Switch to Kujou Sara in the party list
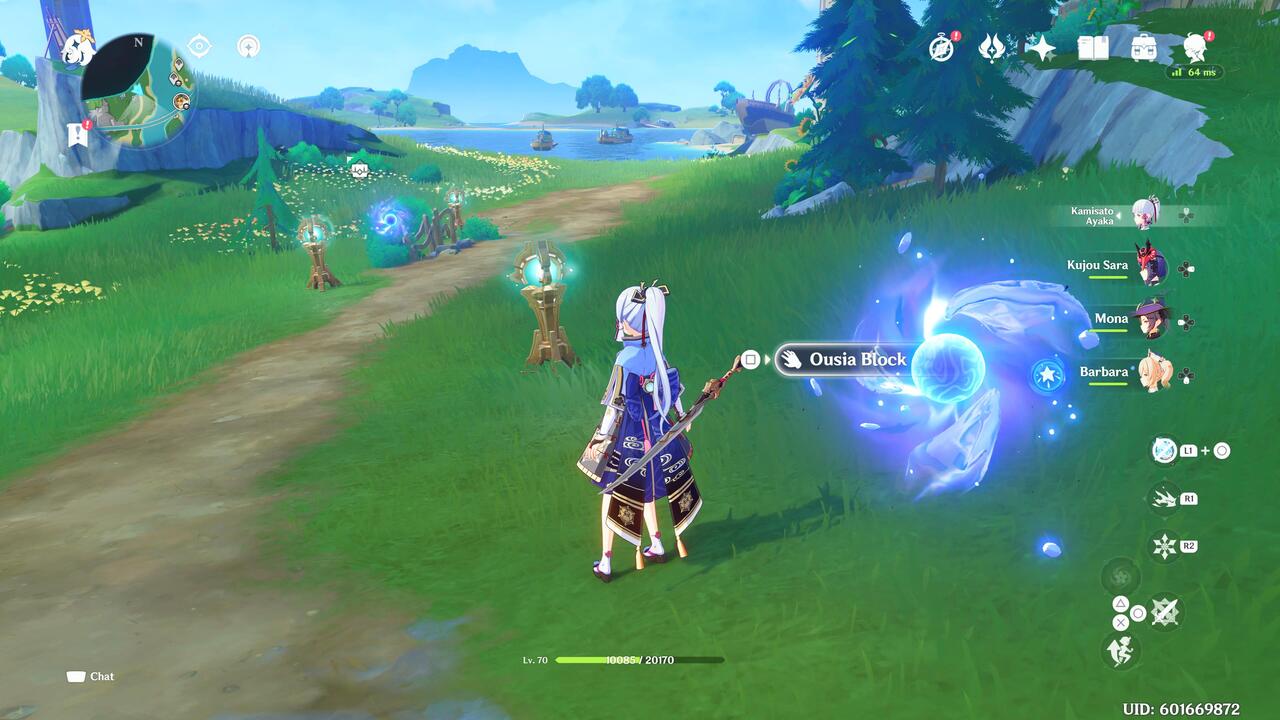Image resolution: width=1280 pixels, height=720 pixels. 1152,265
